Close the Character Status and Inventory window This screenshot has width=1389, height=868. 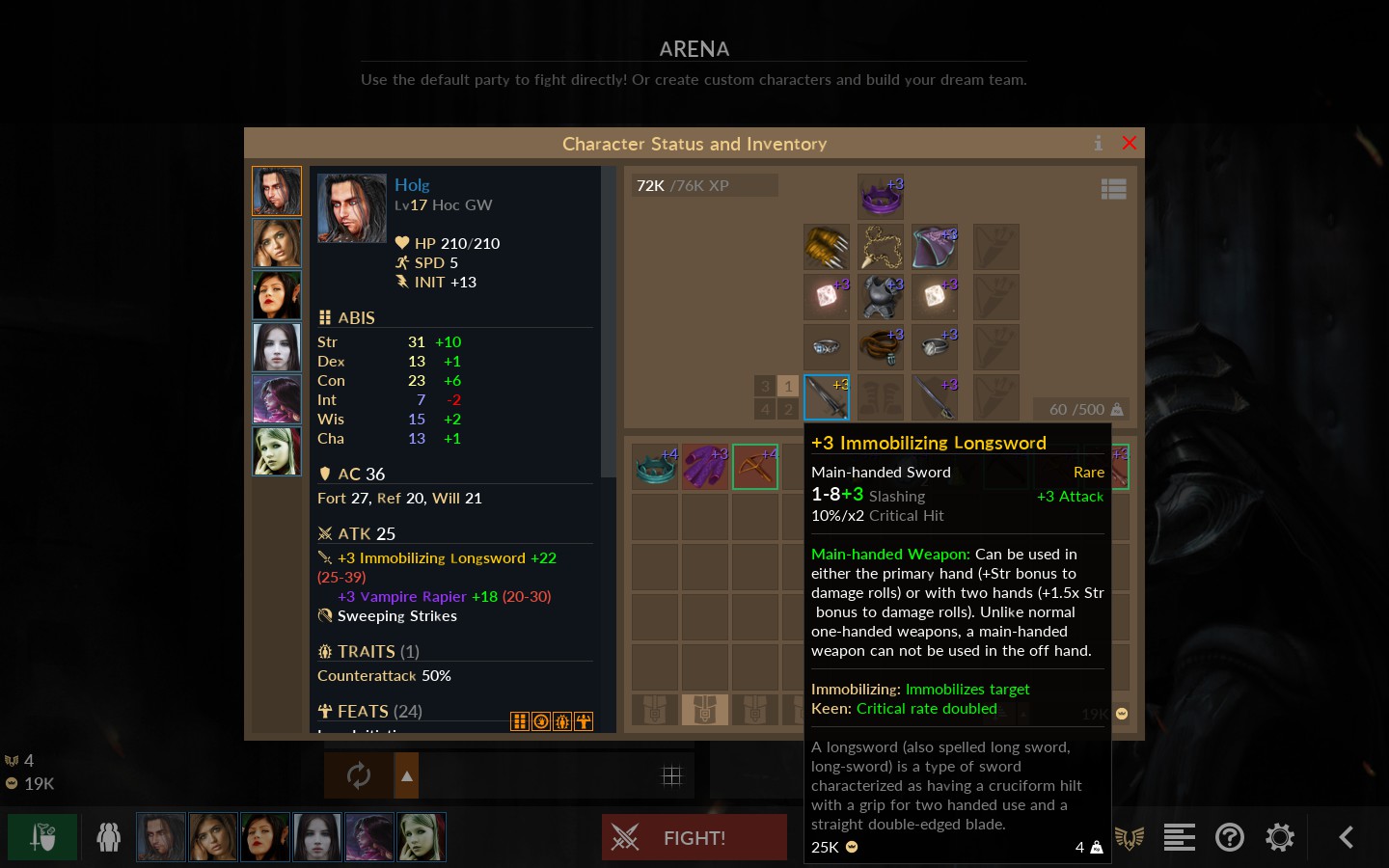pyautogui.click(x=1129, y=144)
